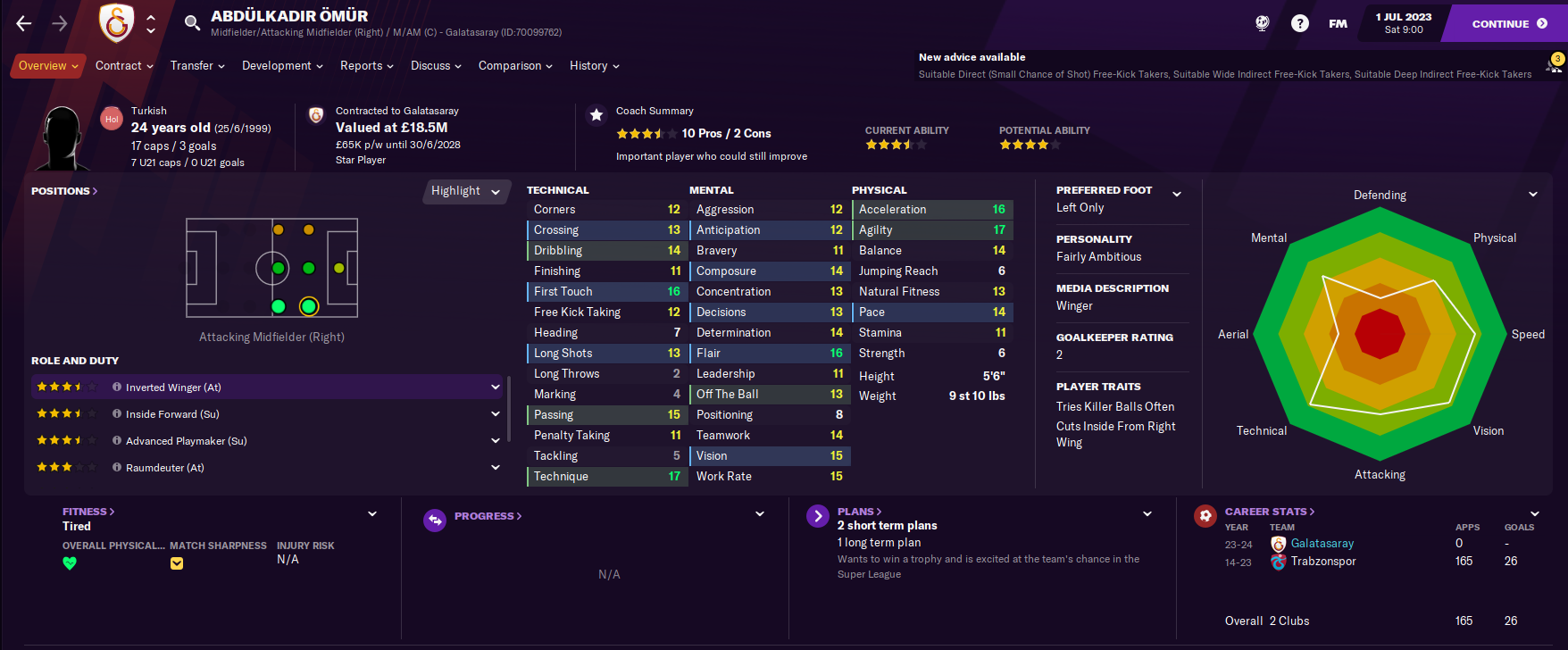The image size is (1568, 650).
Task: Expand the Raumdeuter (At) role row
Action: [x=496, y=468]
